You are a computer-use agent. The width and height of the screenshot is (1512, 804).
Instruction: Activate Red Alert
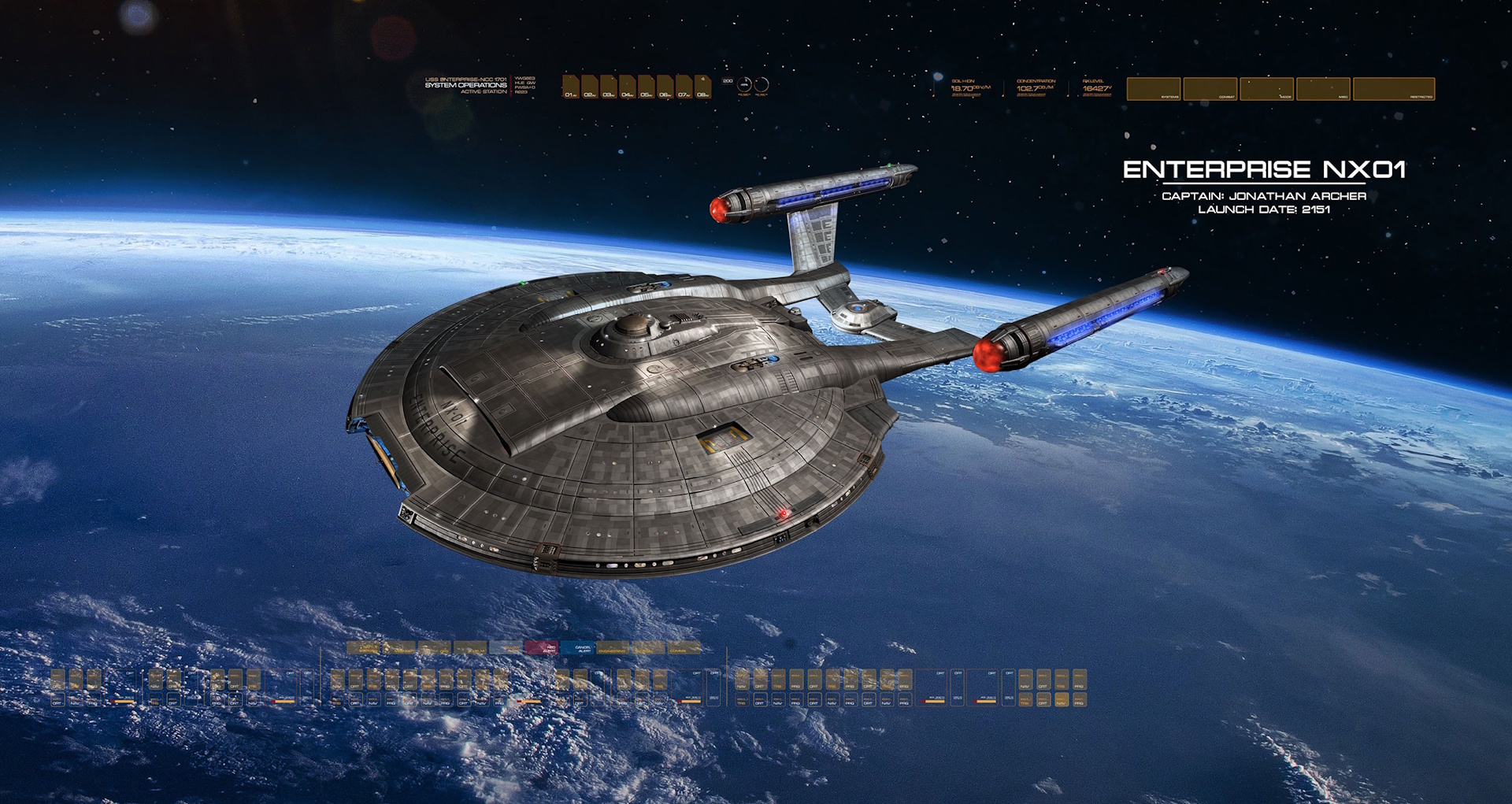pos(542,648)
